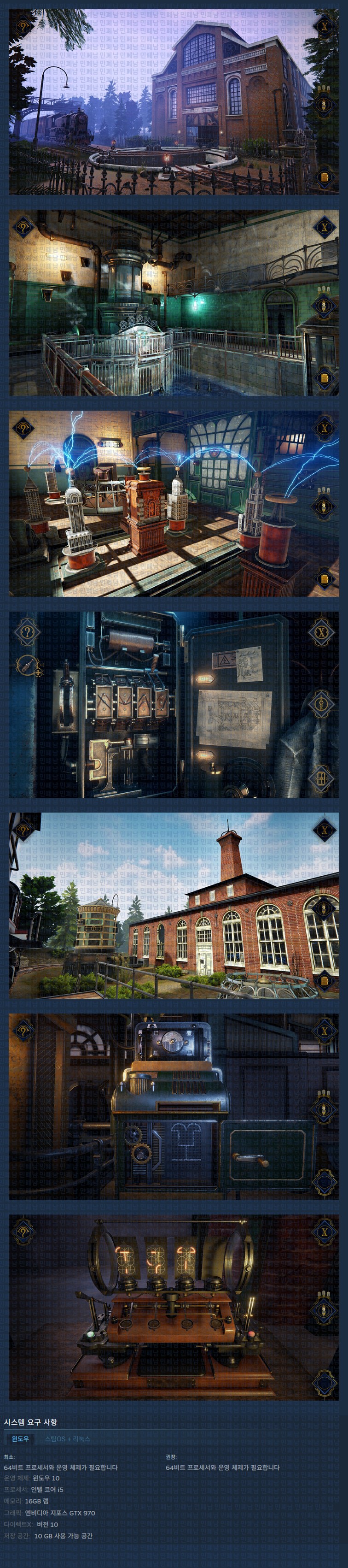Viewport: 348px width, 1568px height.
Task: Open the green-walled generator room screenshot
Action: [x=174, y=302]
